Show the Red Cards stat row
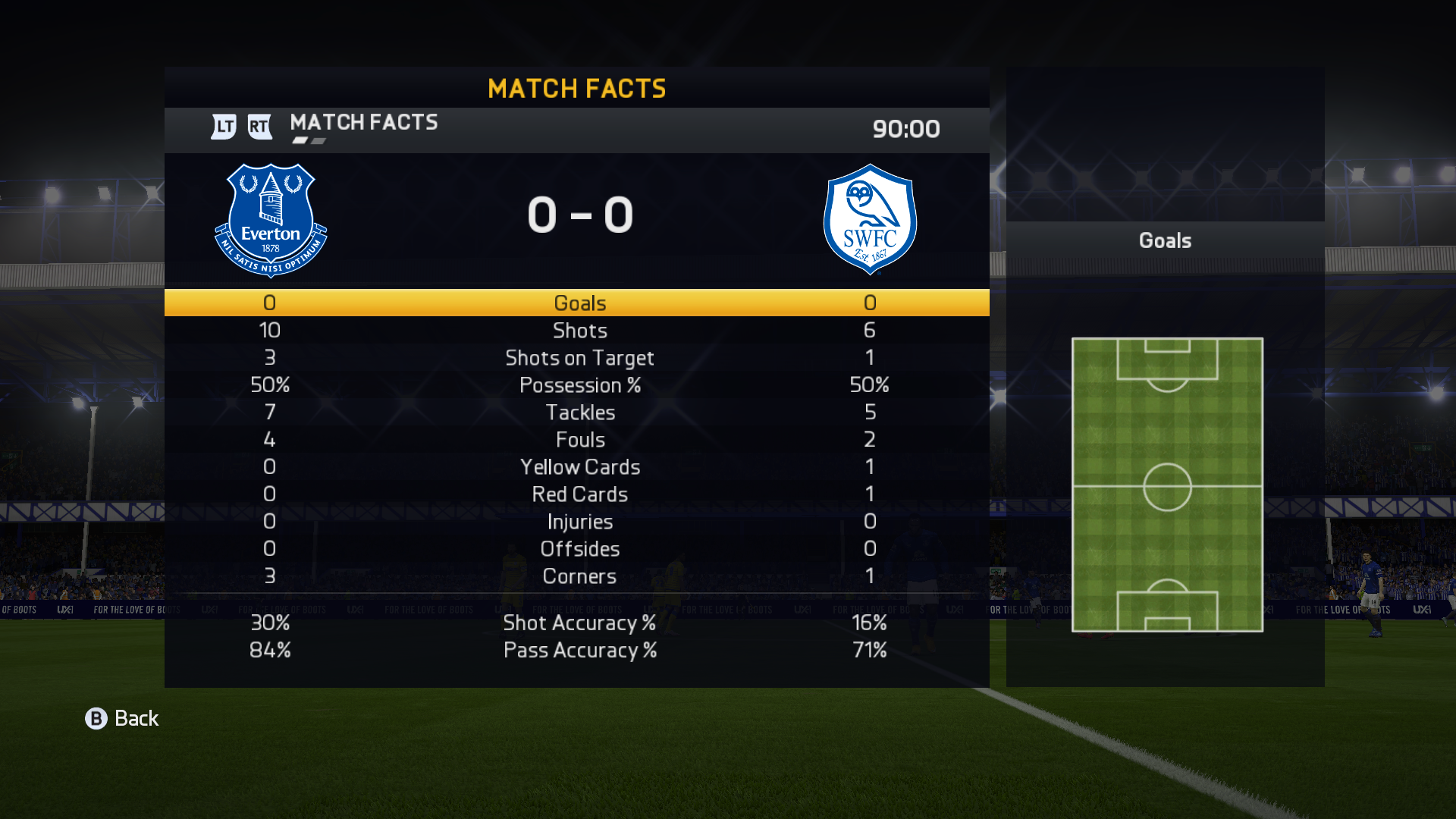Viewport: 1456px width, 819px height. coord(579,494)
